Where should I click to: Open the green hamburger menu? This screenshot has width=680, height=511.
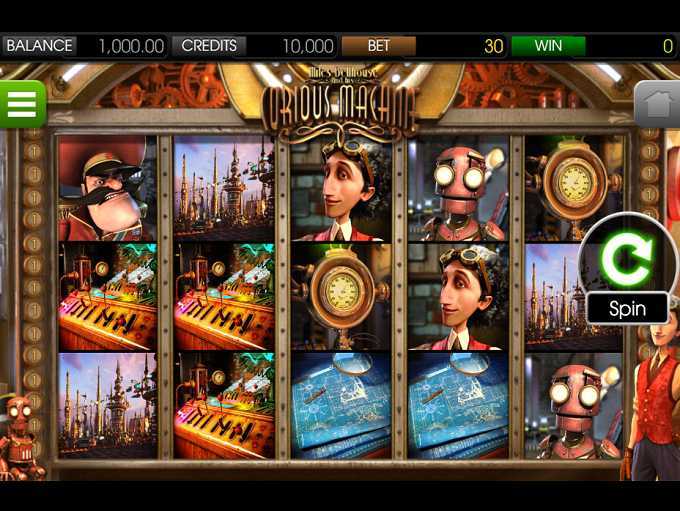point(22,102)
